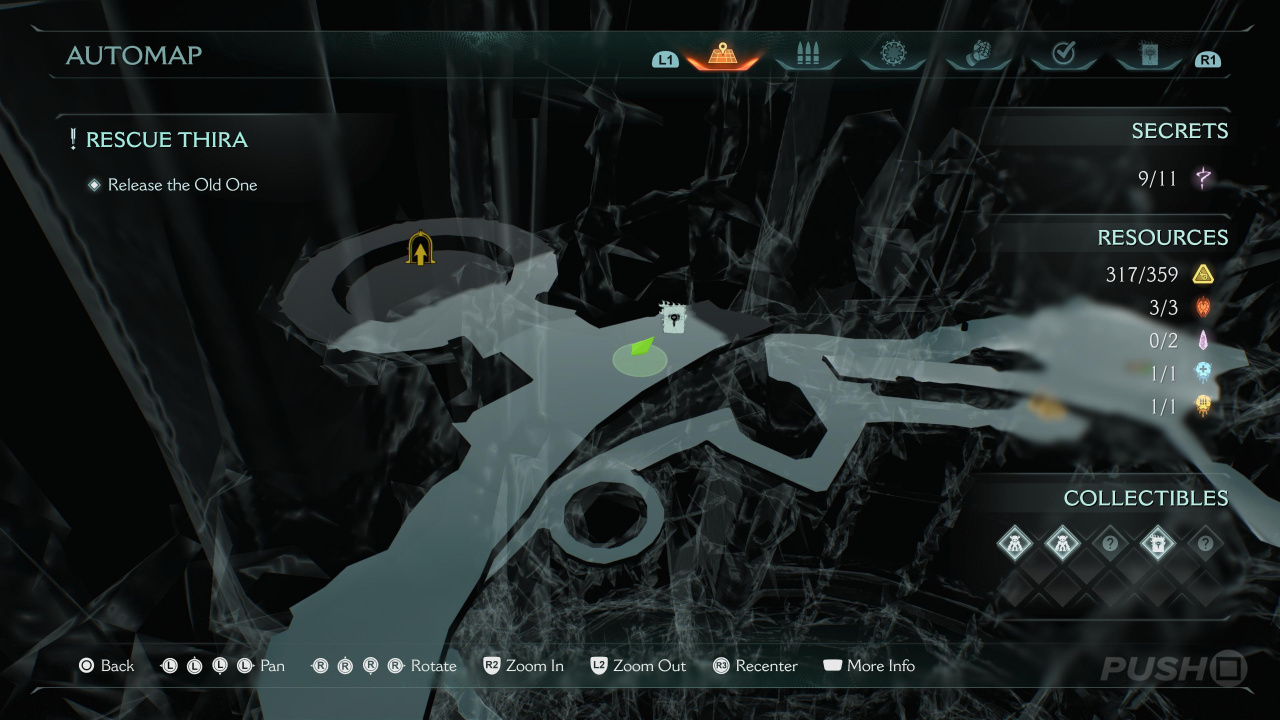Open the checkmark challenges tab
Screen dimensions: 1280x720
(1063, 56)
